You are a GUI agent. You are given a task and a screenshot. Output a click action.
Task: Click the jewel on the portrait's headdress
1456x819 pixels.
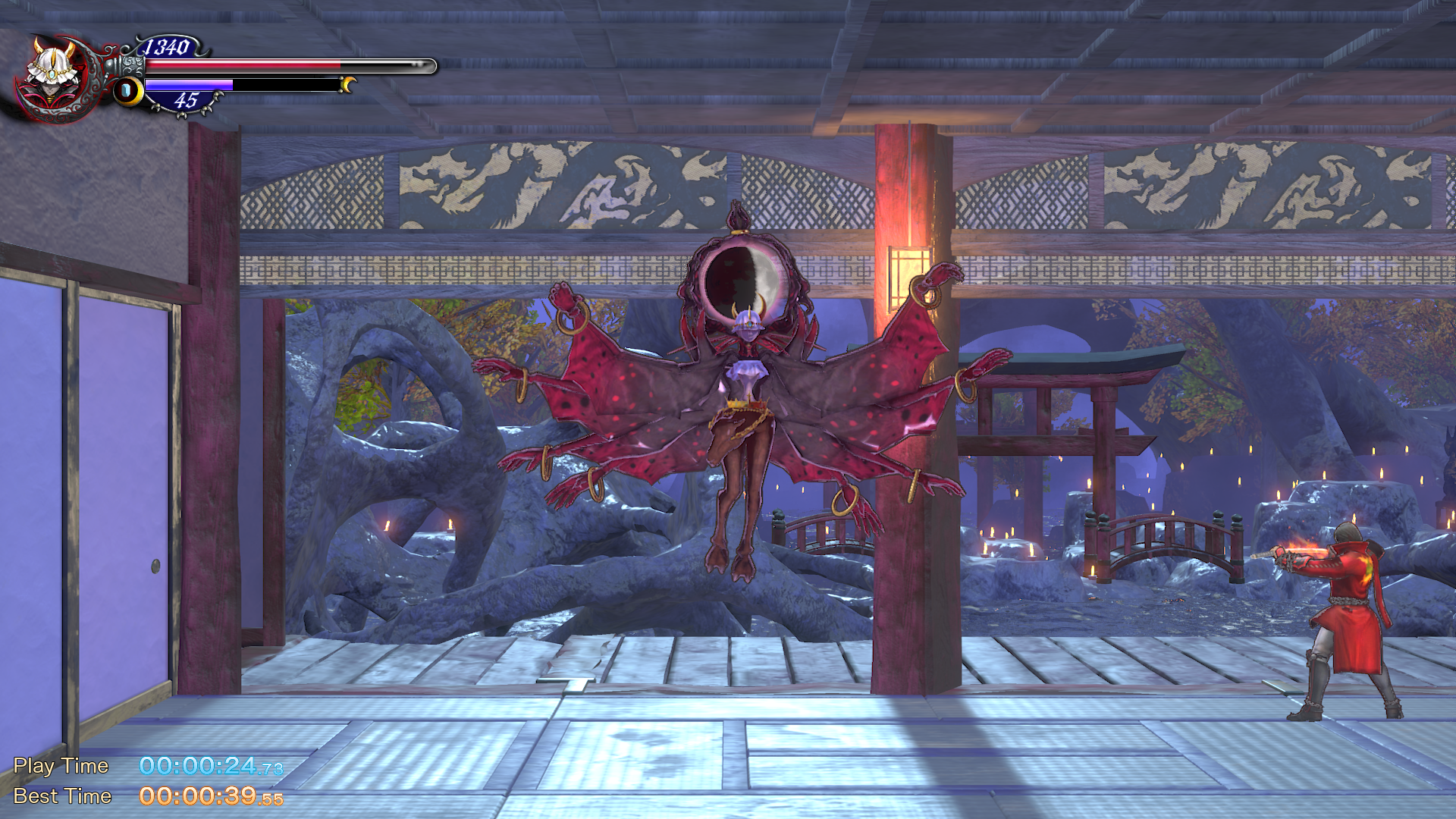(x=52, y=74)
